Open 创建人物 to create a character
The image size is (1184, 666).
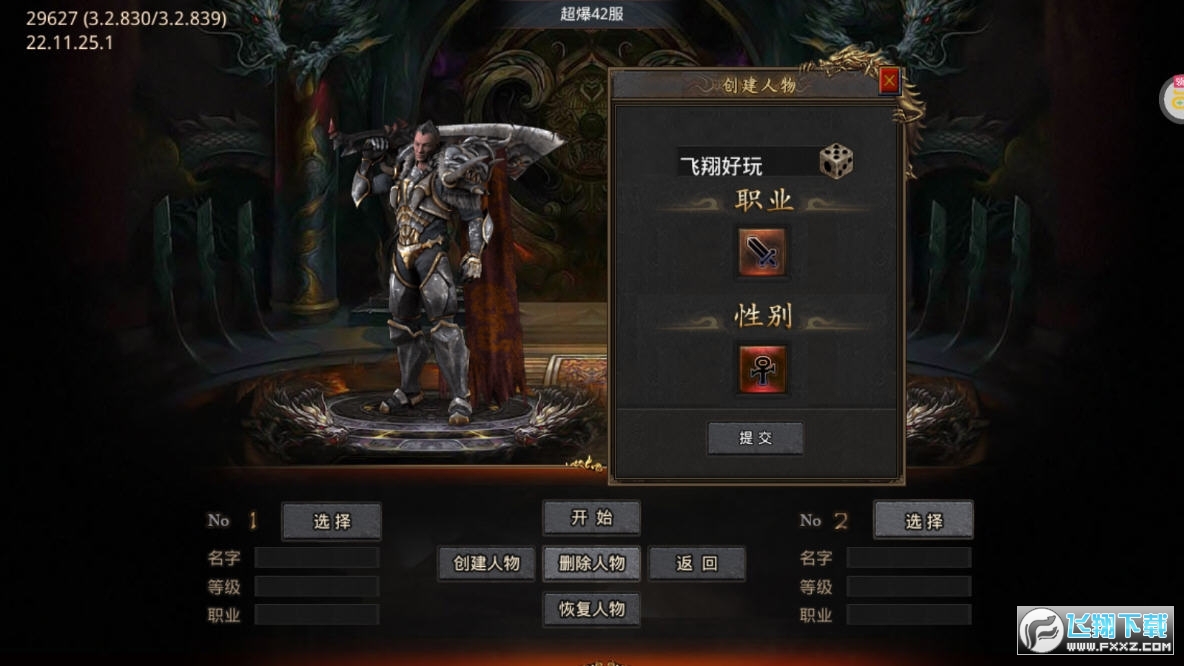point(486,563)
